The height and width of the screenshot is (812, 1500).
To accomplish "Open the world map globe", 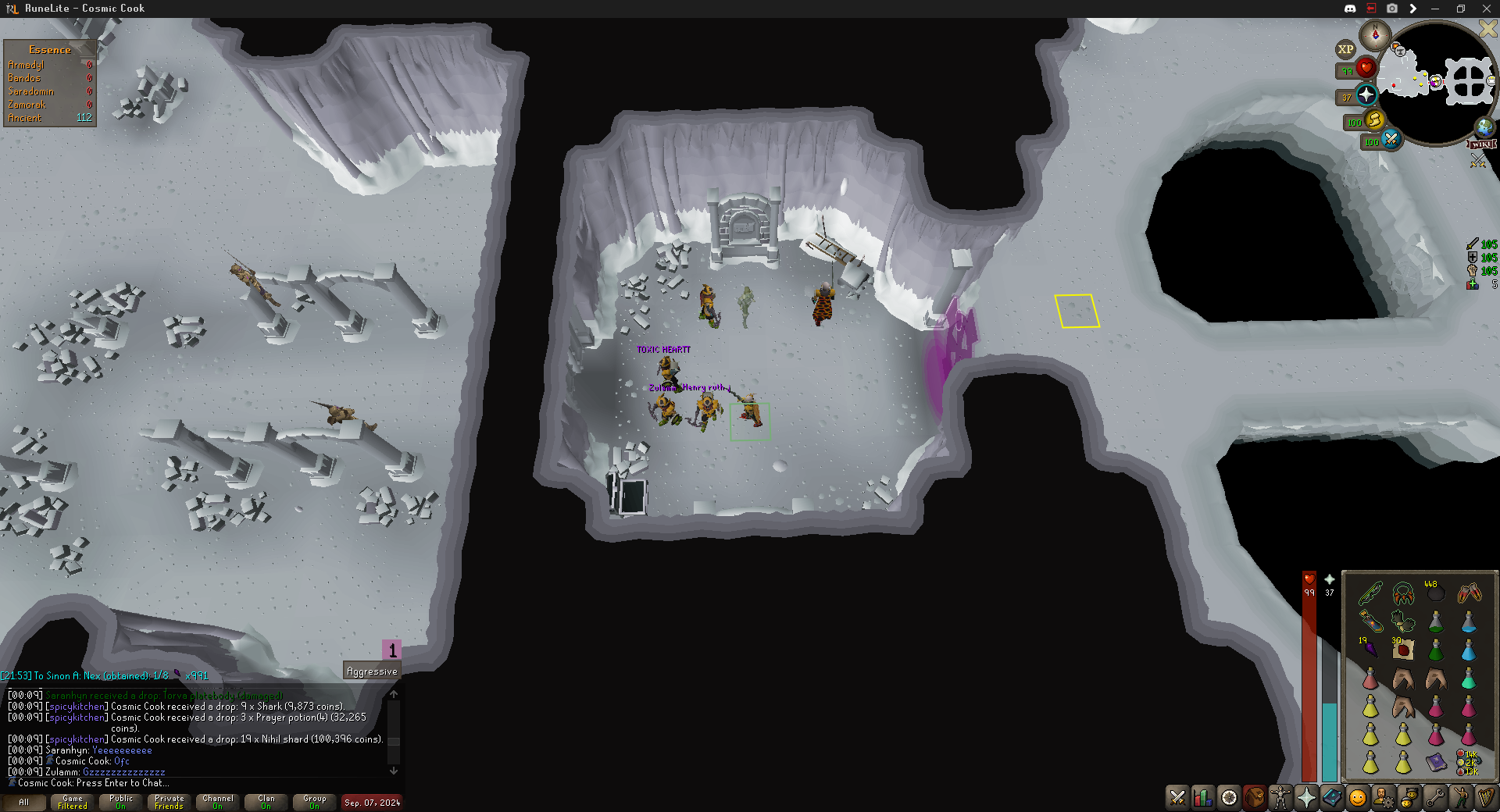I will click(x=1484, y=126).
